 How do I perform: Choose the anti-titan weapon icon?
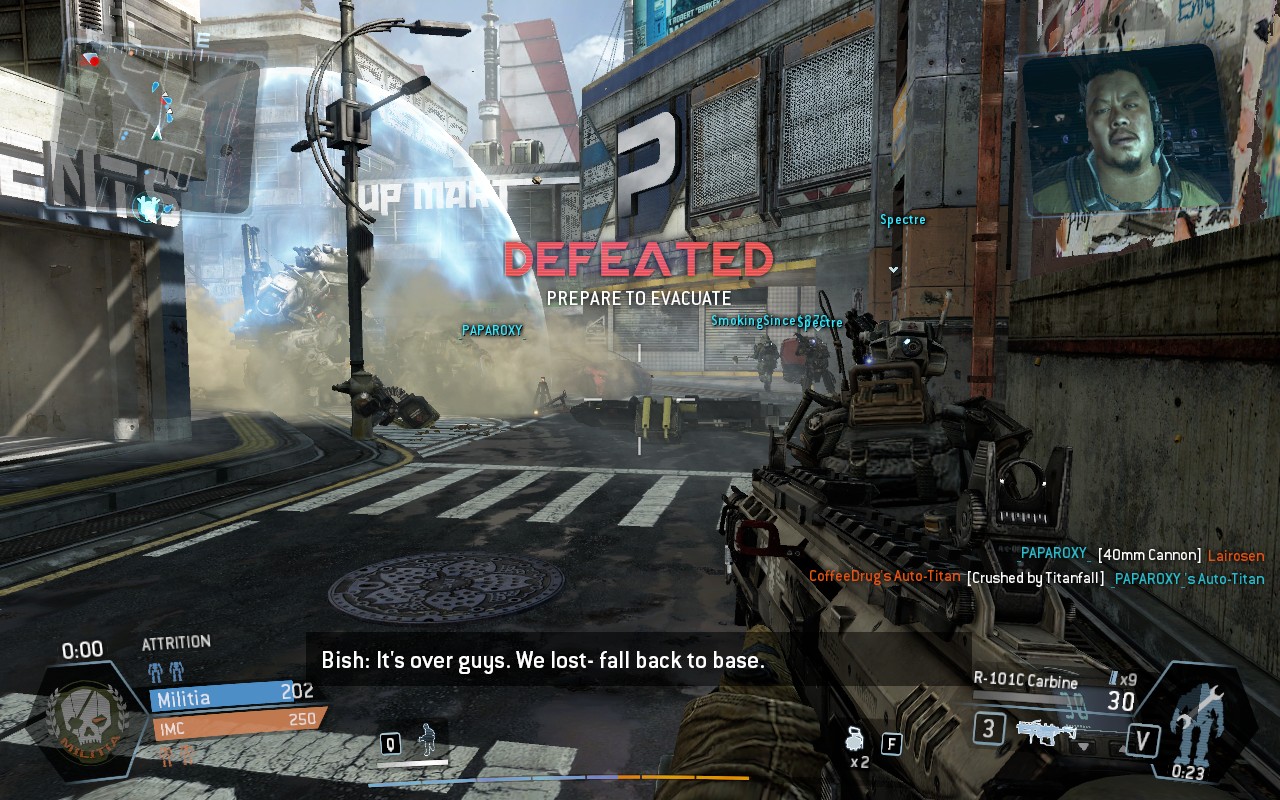1040,732
